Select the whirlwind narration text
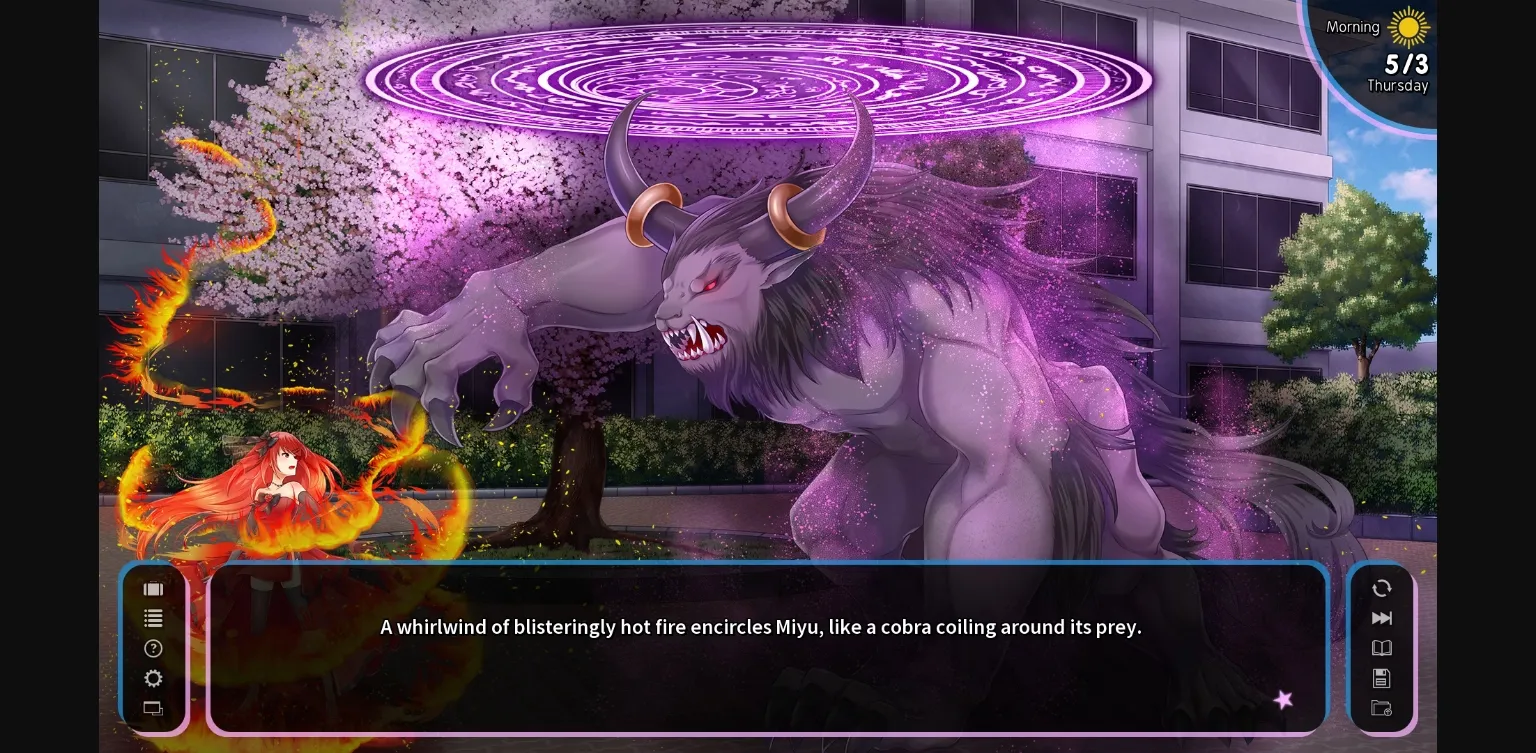The width and height of the screenshot is (1536, 753). coord(761,627)
